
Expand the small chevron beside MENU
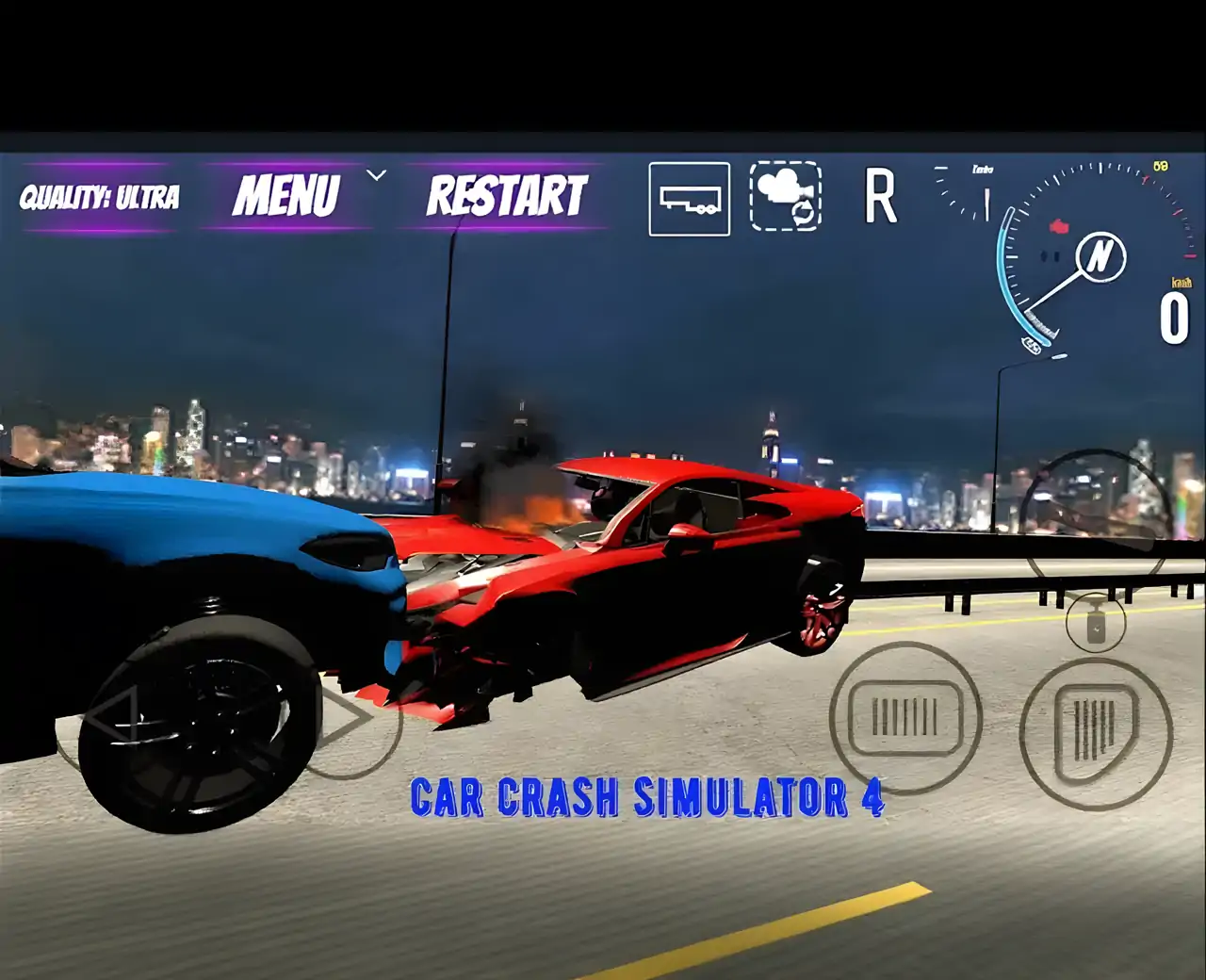pos(376,175)
